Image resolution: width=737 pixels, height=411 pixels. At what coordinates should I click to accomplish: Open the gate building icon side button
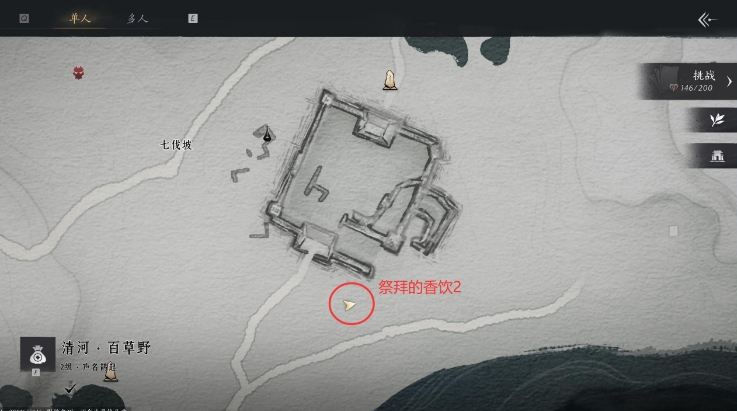point(716,155)
